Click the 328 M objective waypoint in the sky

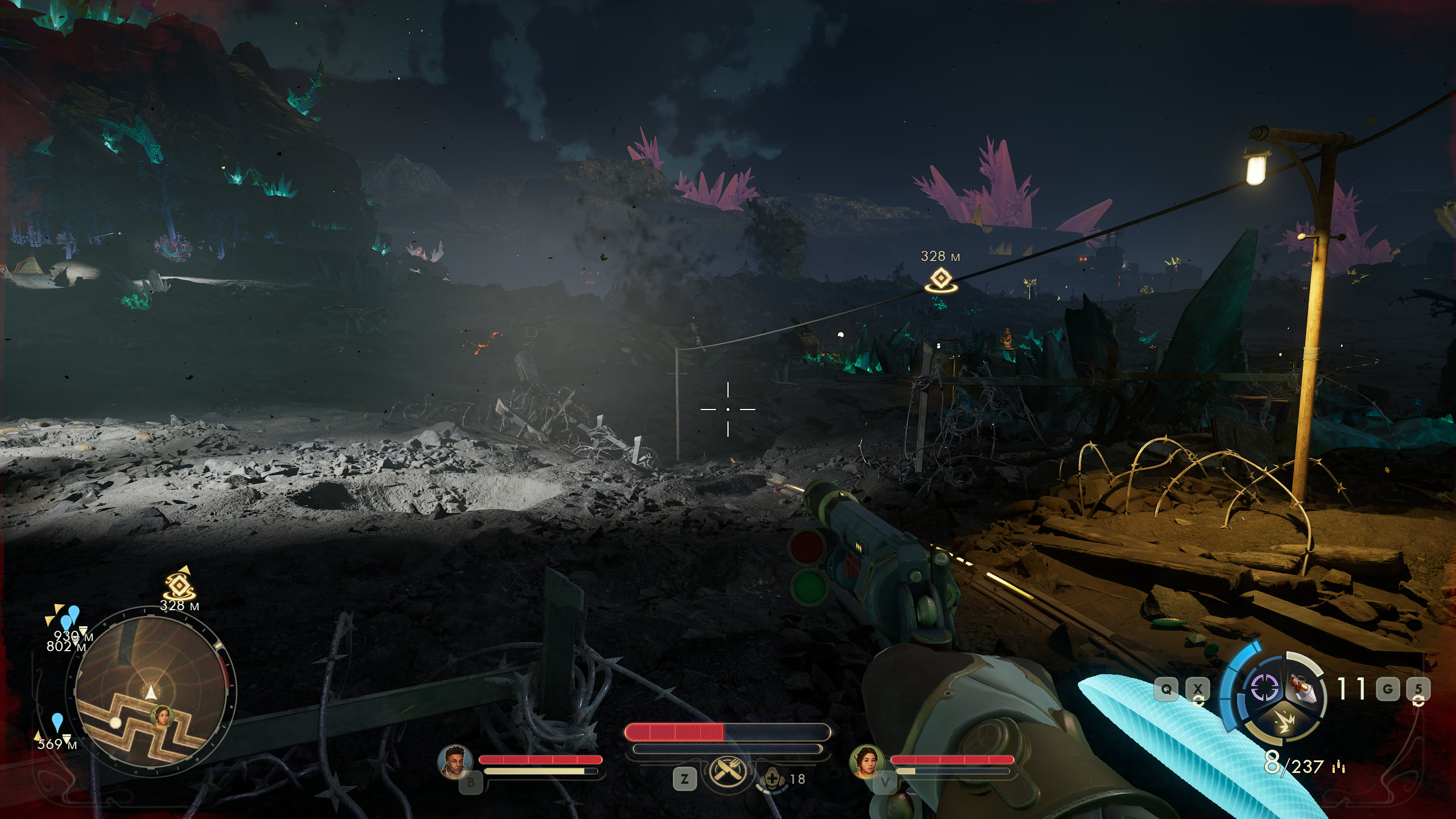pos(941,279)
